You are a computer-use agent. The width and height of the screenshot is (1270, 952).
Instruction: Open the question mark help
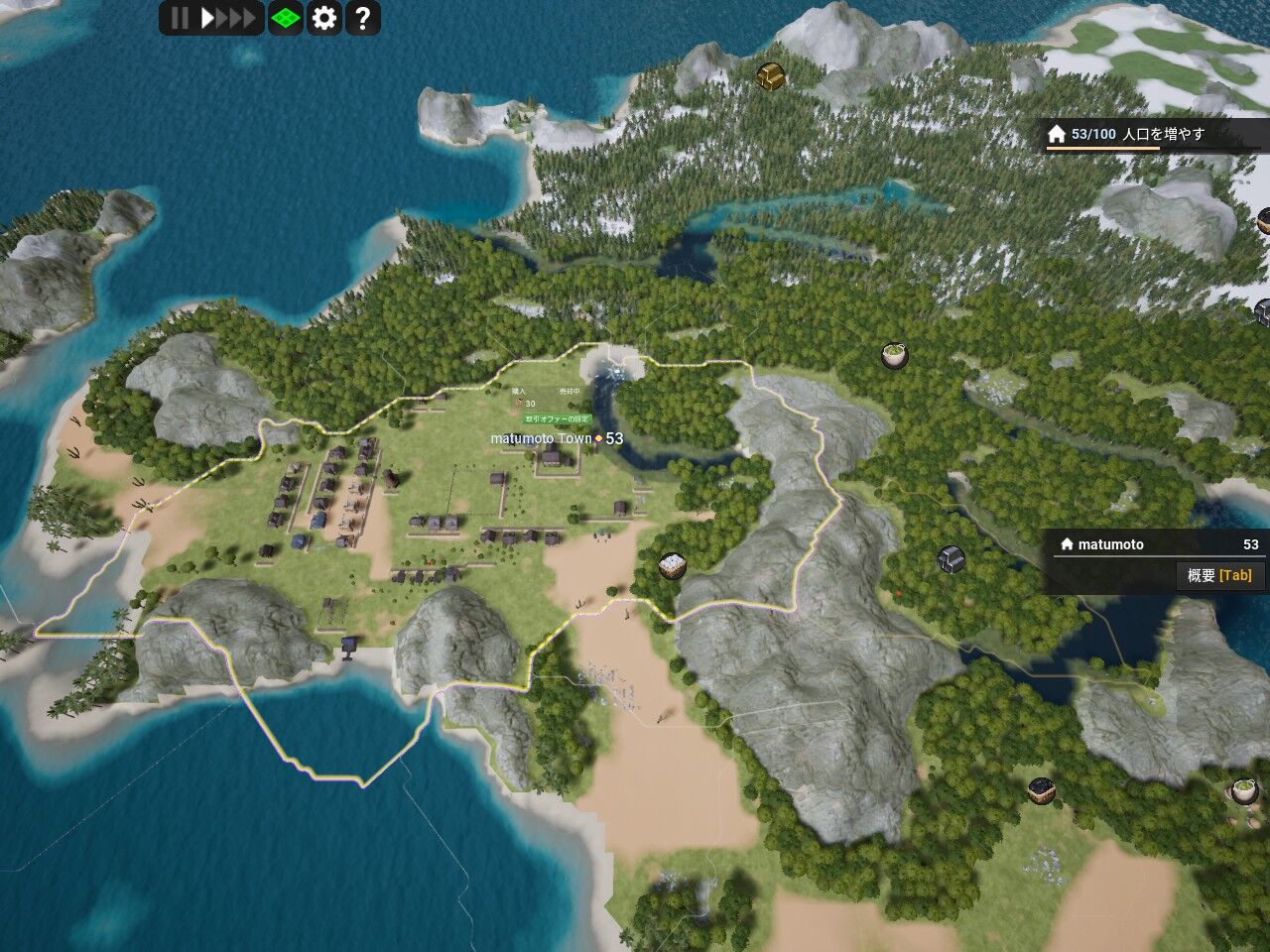(362, 18)
